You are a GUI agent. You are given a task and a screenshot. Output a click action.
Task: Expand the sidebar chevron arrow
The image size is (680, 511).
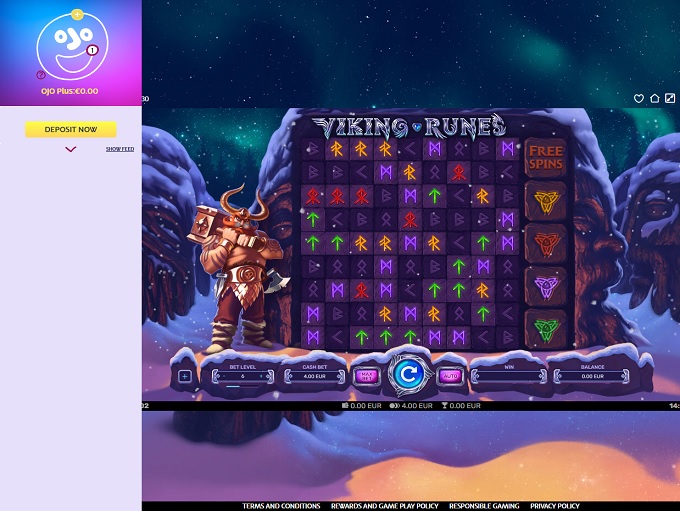(71, 149)
